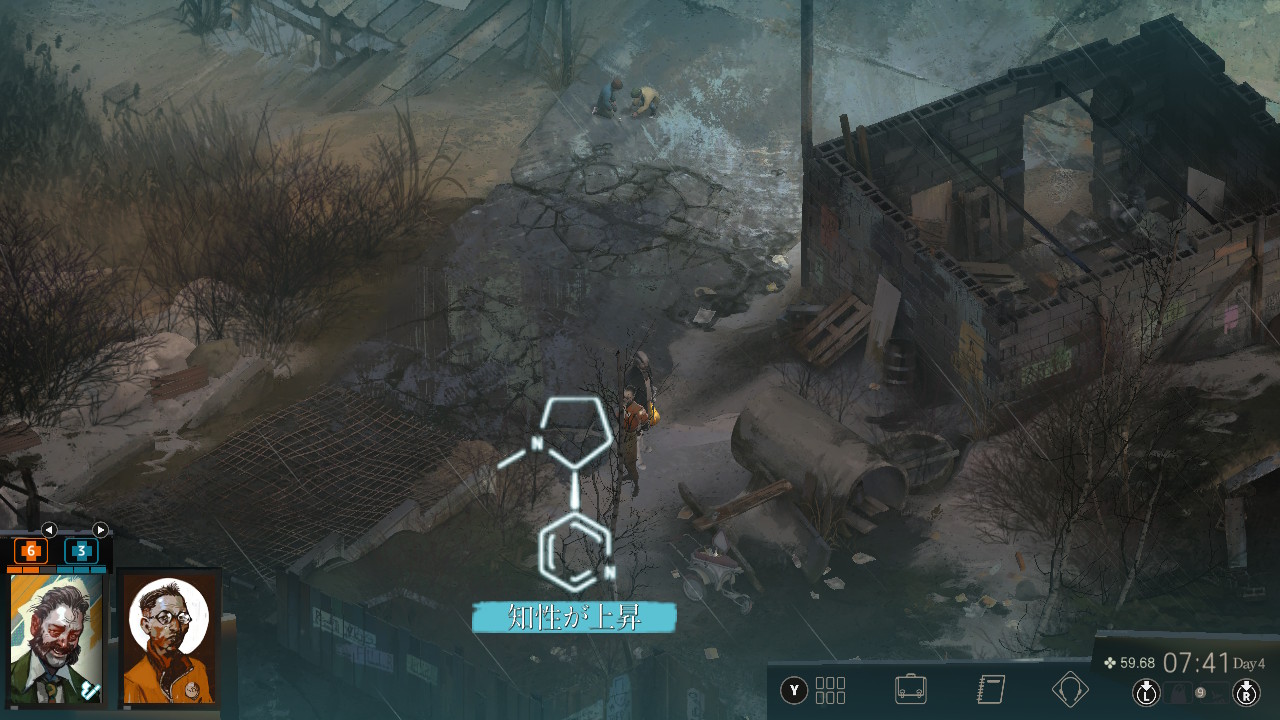Screen dimensions: 1280x720
Task: Select the bearded detective's portrait
Action: pyautogui.click(x=57, y=639)
